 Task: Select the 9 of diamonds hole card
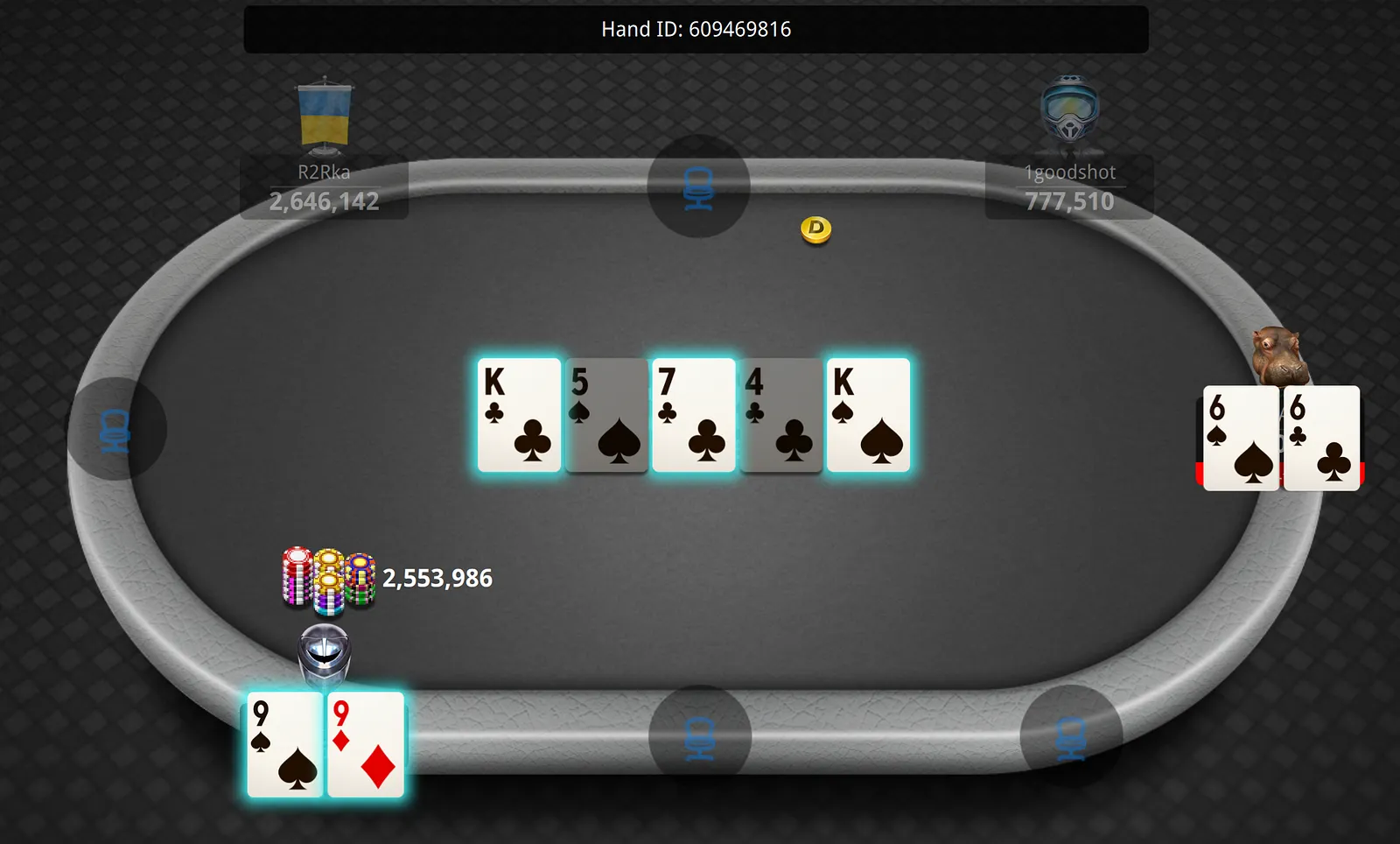(367, 744)
